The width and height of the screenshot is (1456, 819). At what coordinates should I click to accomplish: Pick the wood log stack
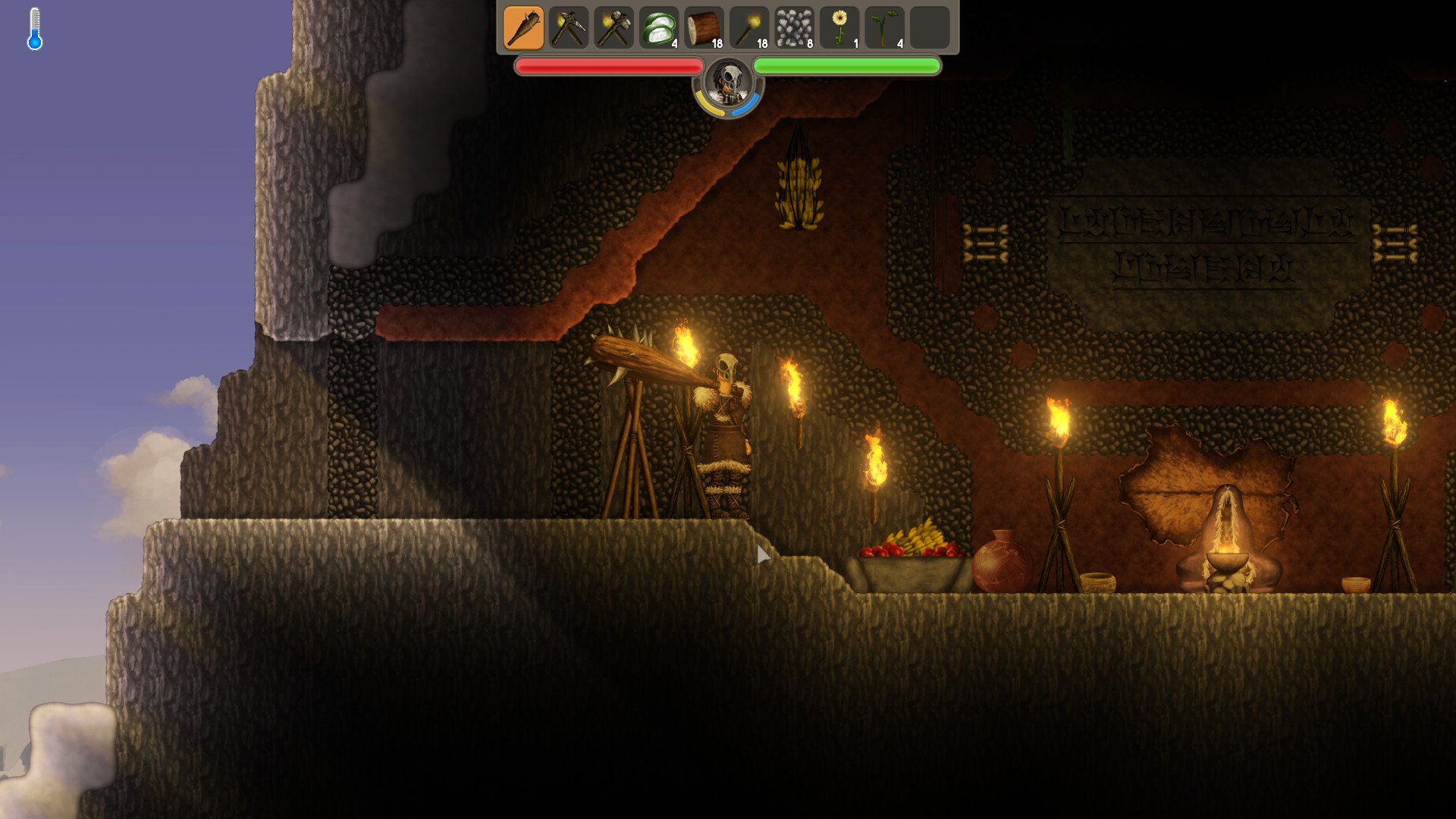coord(704,28)
